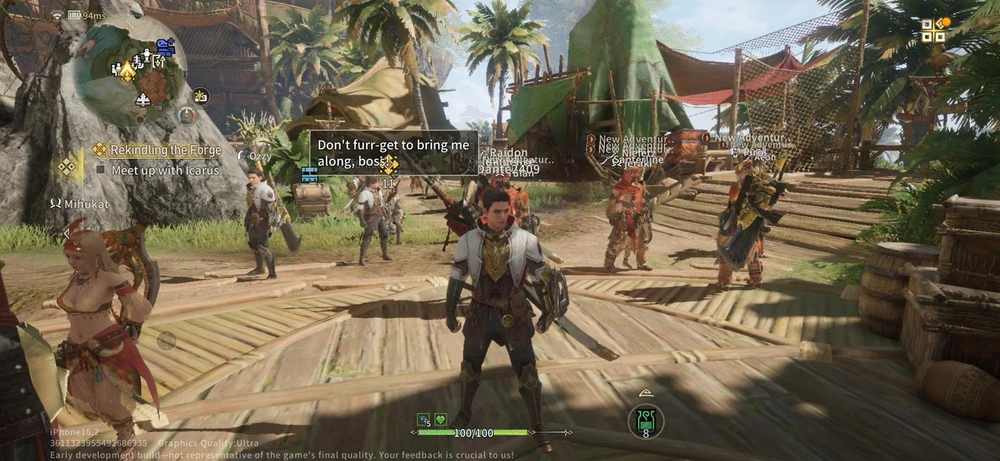Viewport: 1000px width, 461px height.
Task: Tap the round gauge icon below the minimap
Action: (186, 115)
